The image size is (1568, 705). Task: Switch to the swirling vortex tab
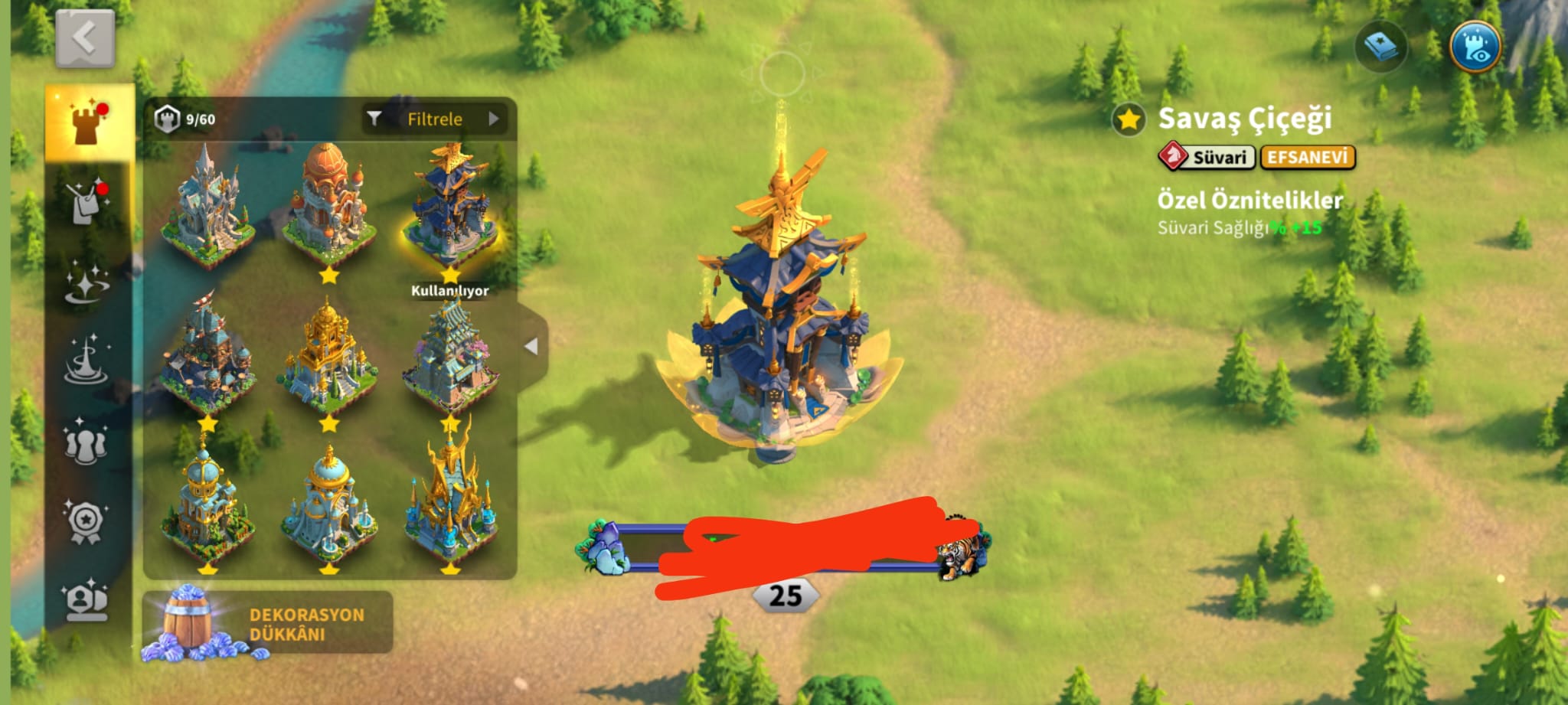pyautogui.click(x=87, y=361)
